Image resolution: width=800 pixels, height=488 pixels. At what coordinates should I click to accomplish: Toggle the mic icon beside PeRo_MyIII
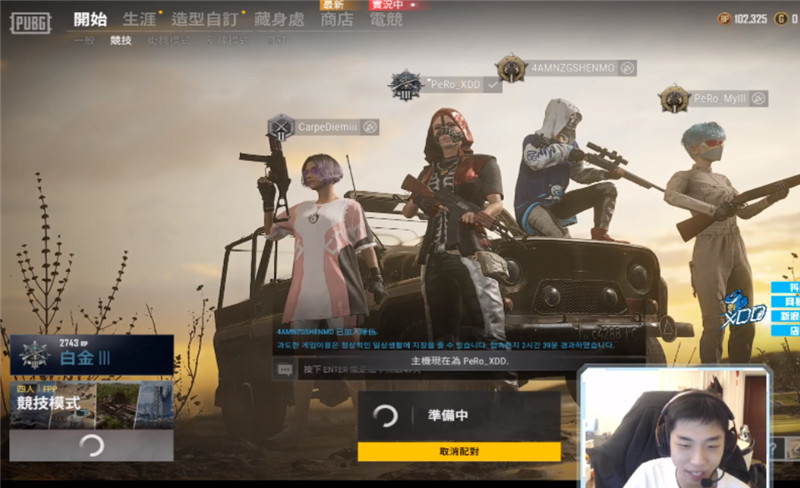759,98
